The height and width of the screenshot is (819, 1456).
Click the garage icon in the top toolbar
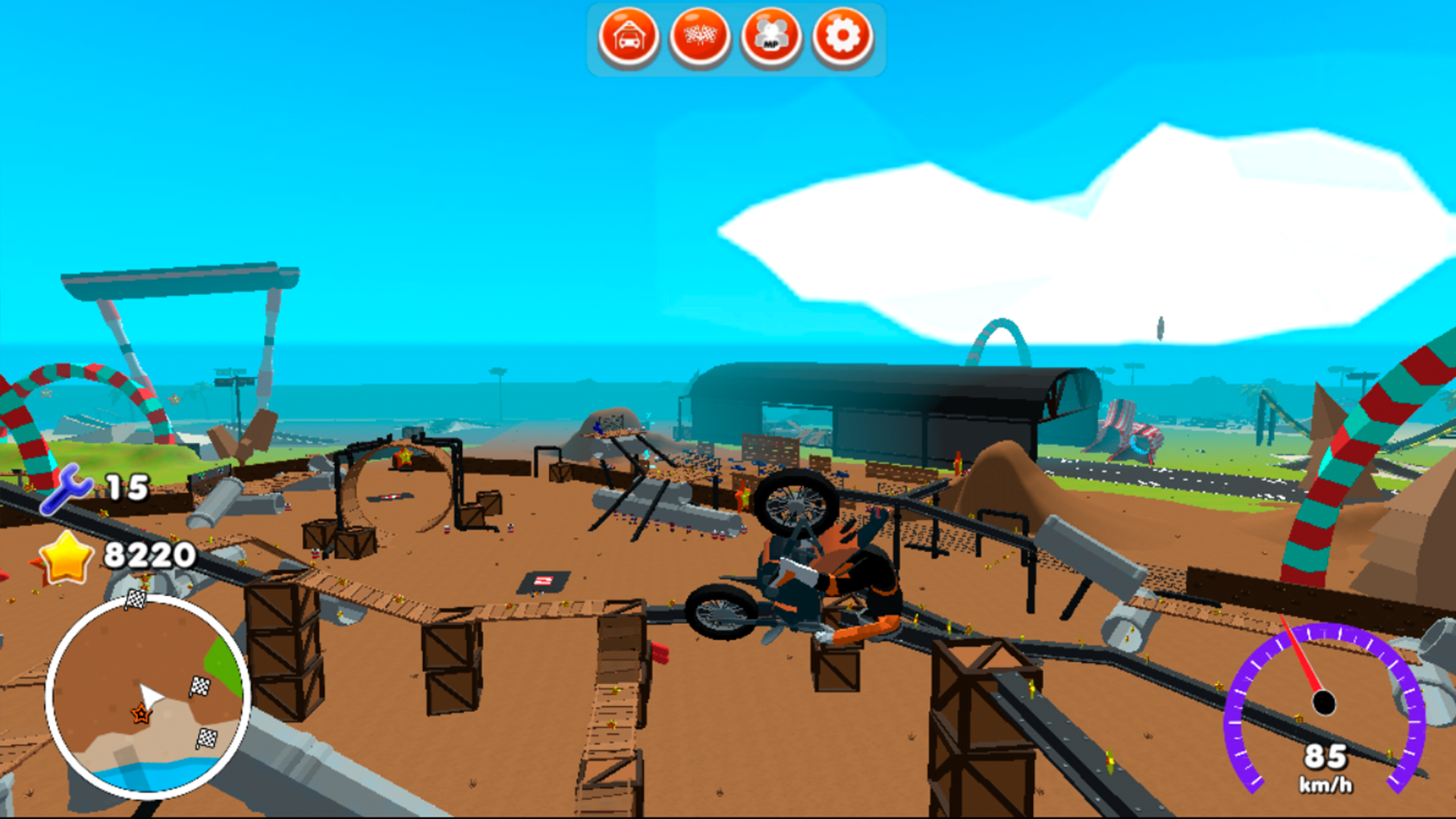click(x=629, y=33)
